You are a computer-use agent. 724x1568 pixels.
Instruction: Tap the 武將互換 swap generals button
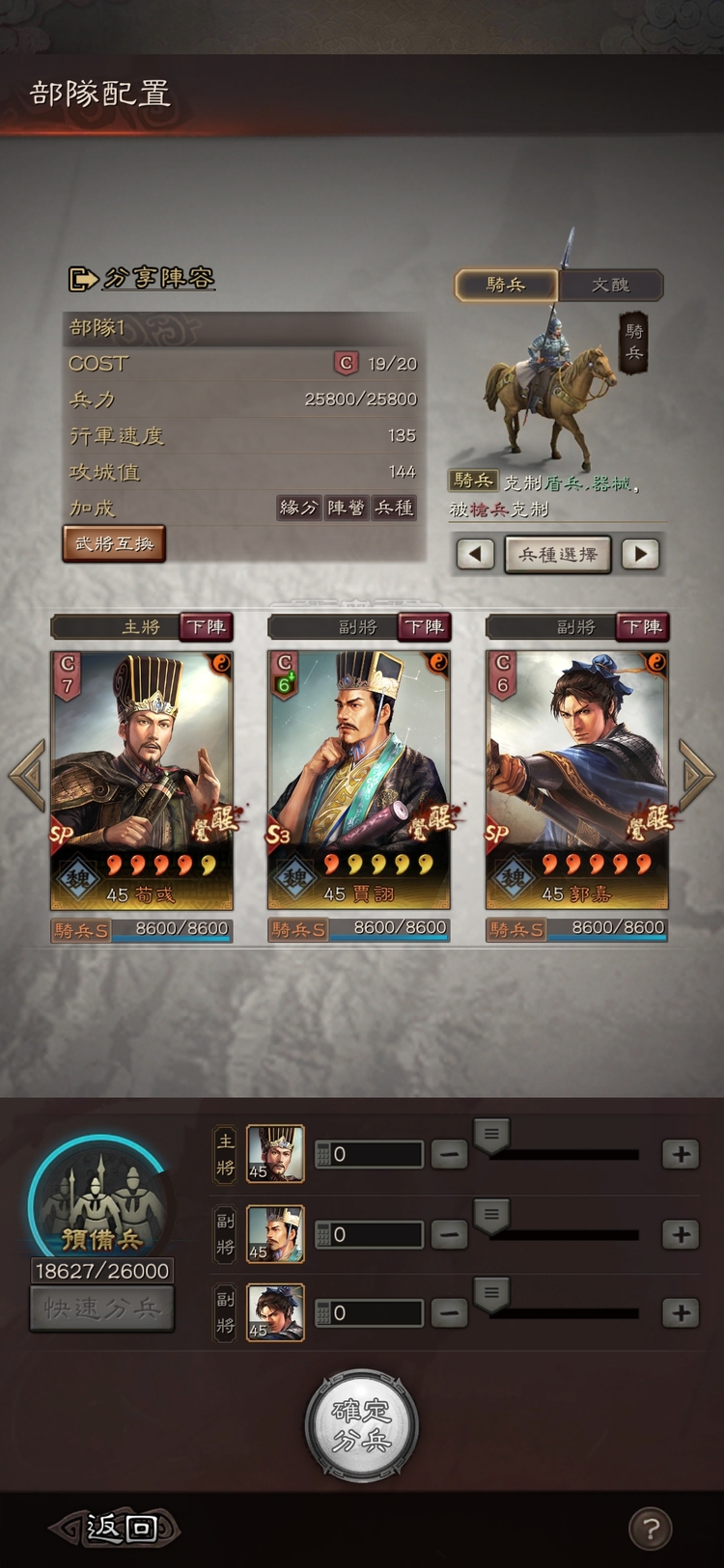[114, 543]
